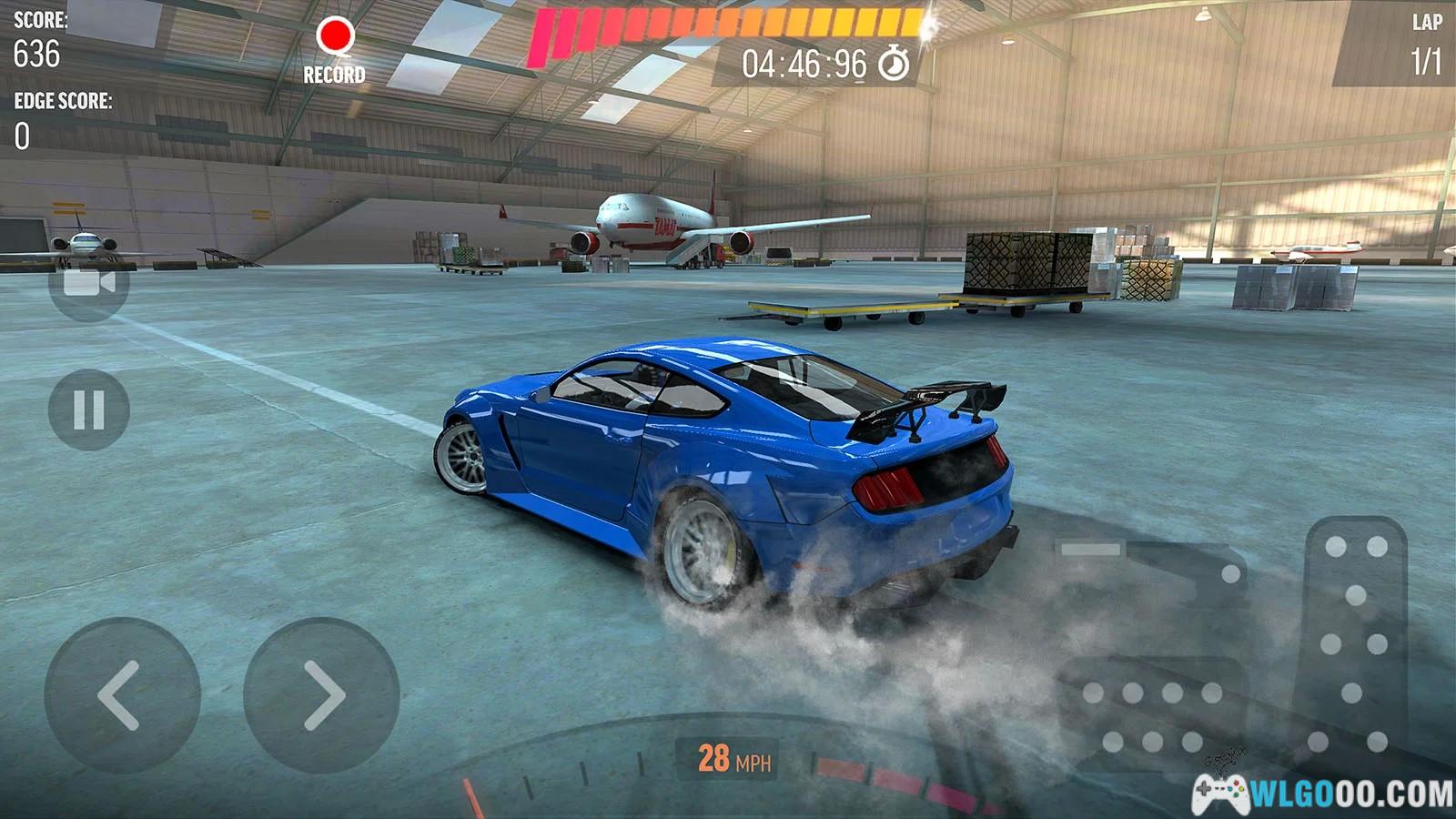Steer right with the right arrow button
Screen dimensions: 1456x819
pyautogui.click(x=321, y=695)
